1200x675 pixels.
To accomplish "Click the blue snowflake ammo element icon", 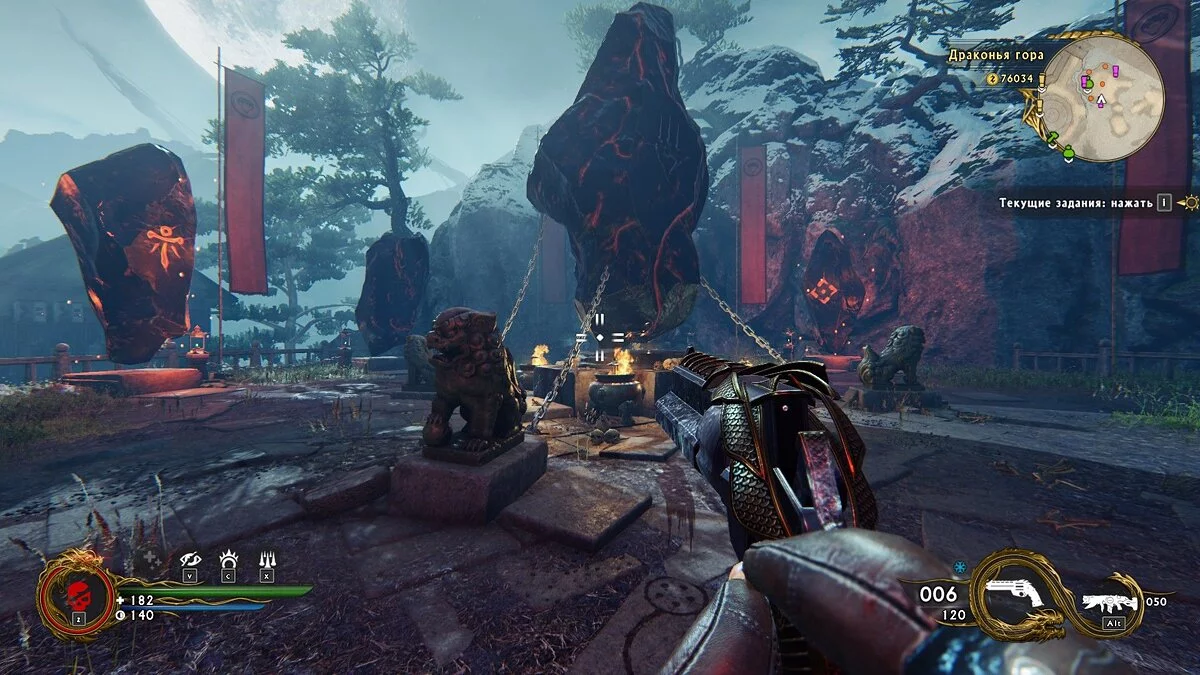I will (959, 567).
